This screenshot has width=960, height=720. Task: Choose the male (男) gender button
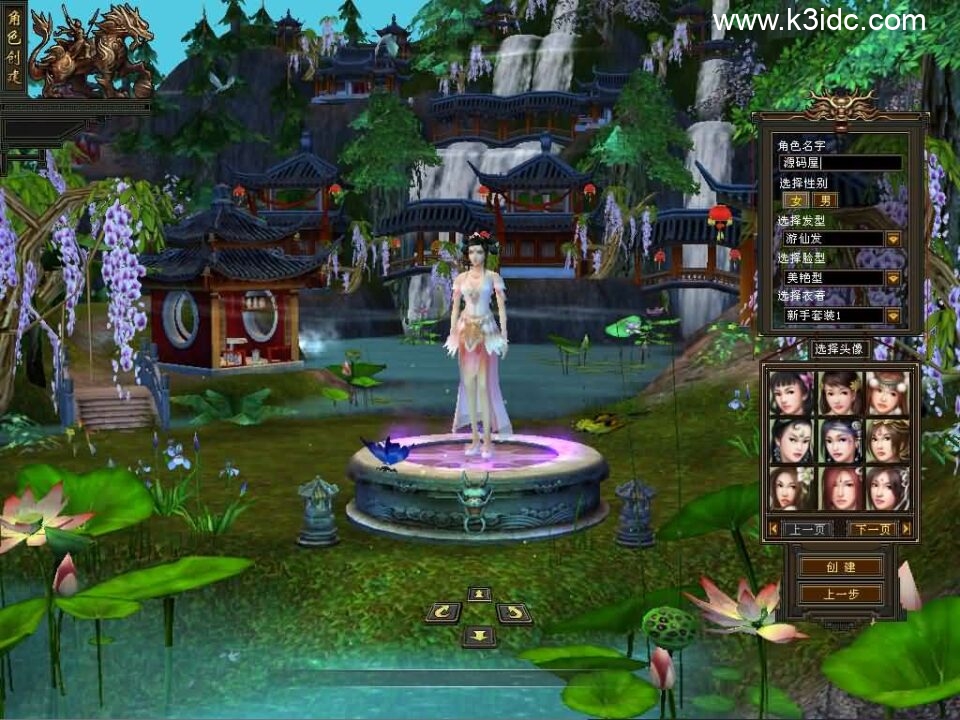click(824, 200)
